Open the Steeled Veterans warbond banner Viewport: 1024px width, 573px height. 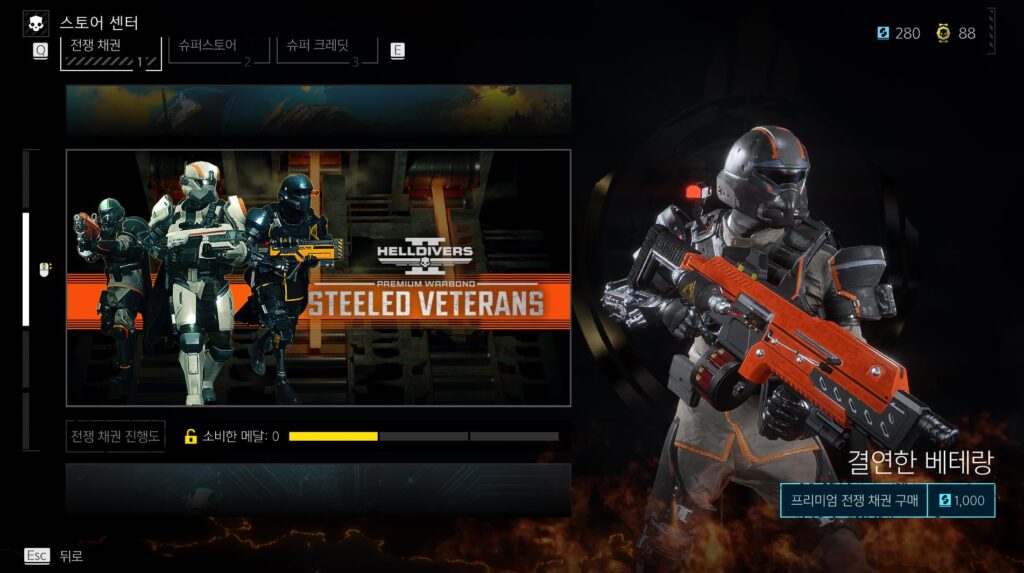[318, 278]
